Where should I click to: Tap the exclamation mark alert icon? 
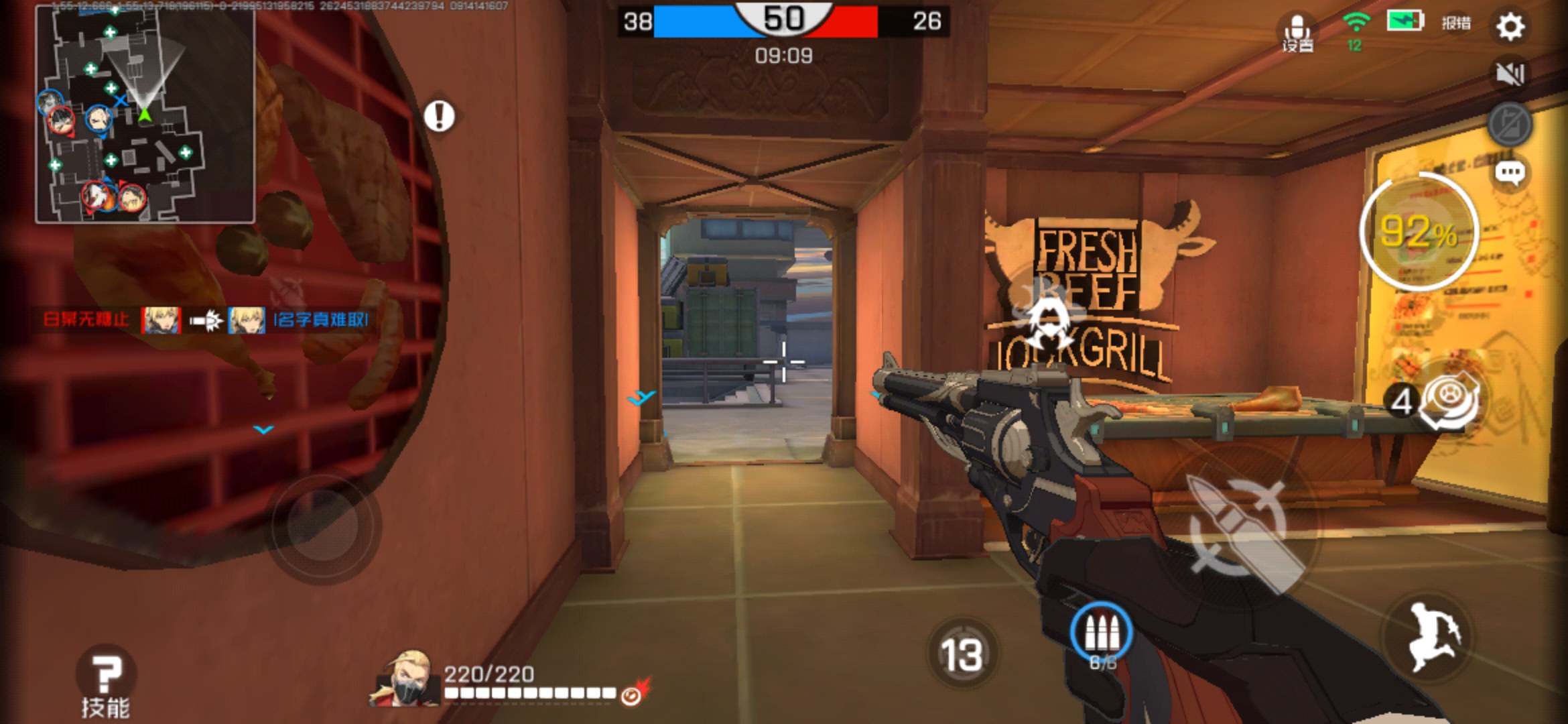coord(439,116)
